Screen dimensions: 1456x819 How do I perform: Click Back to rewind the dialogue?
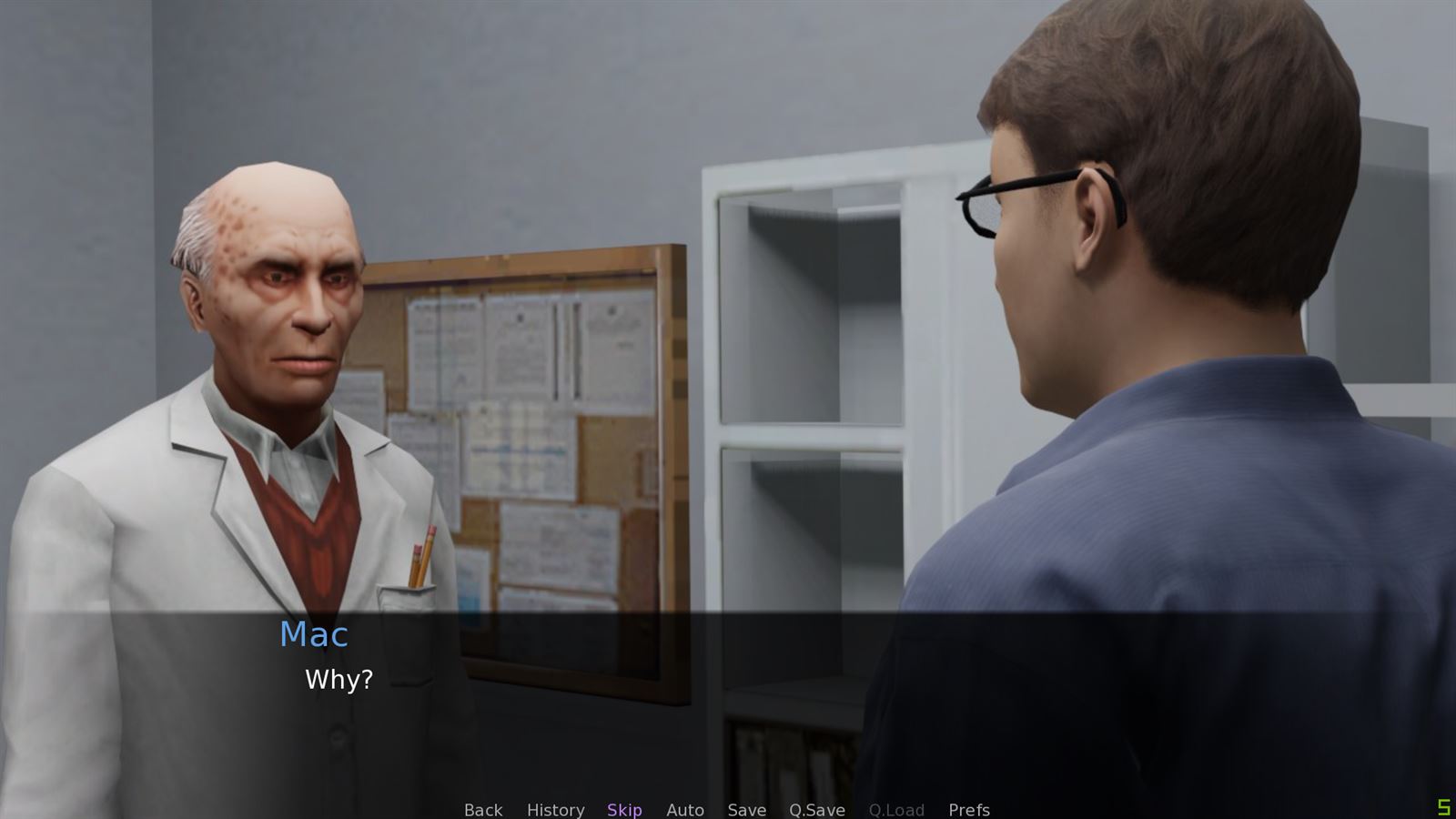[x=482, y=810]
